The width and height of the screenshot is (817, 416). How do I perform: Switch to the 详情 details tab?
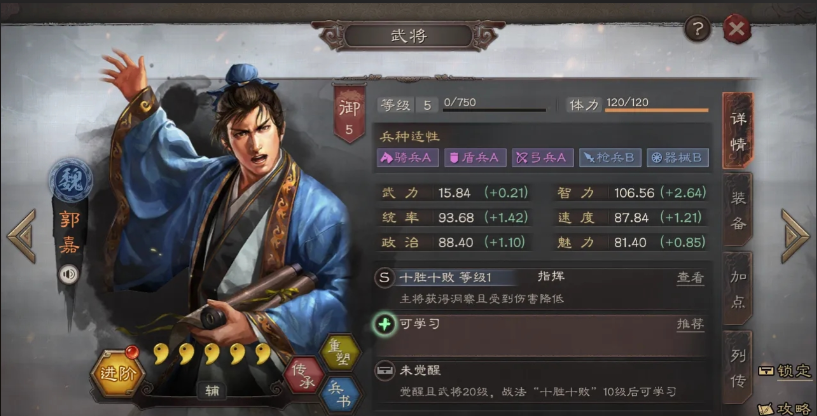[x=737, y=131]
